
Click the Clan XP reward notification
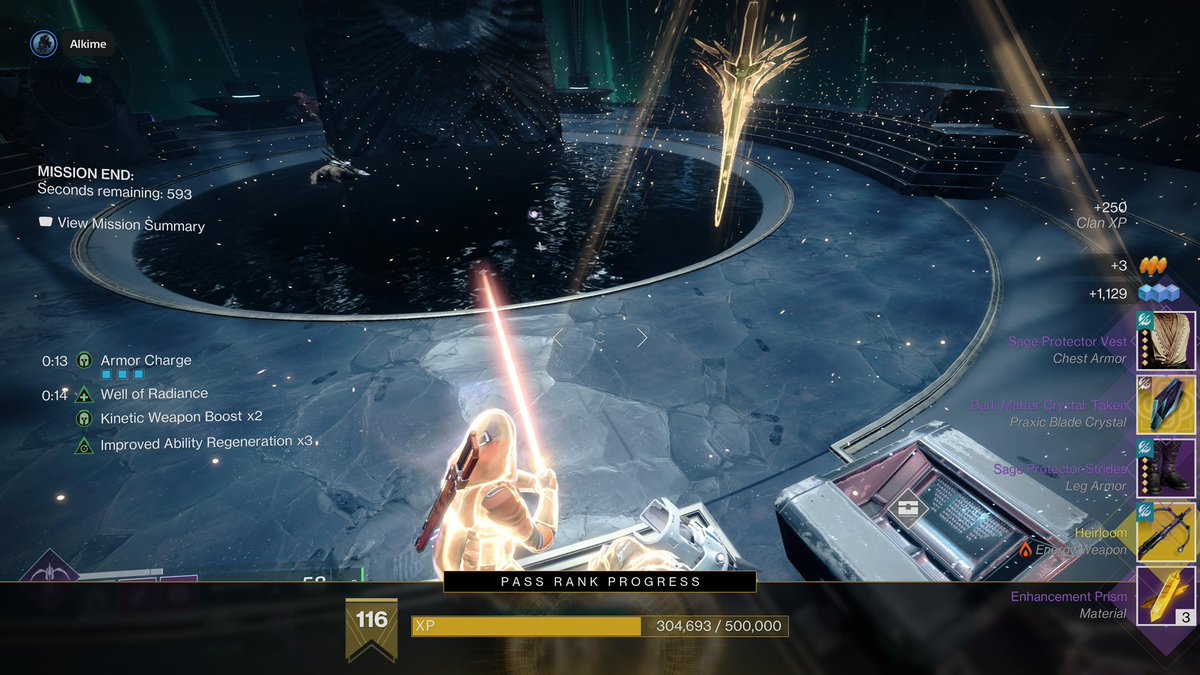tap(1102, 214)
